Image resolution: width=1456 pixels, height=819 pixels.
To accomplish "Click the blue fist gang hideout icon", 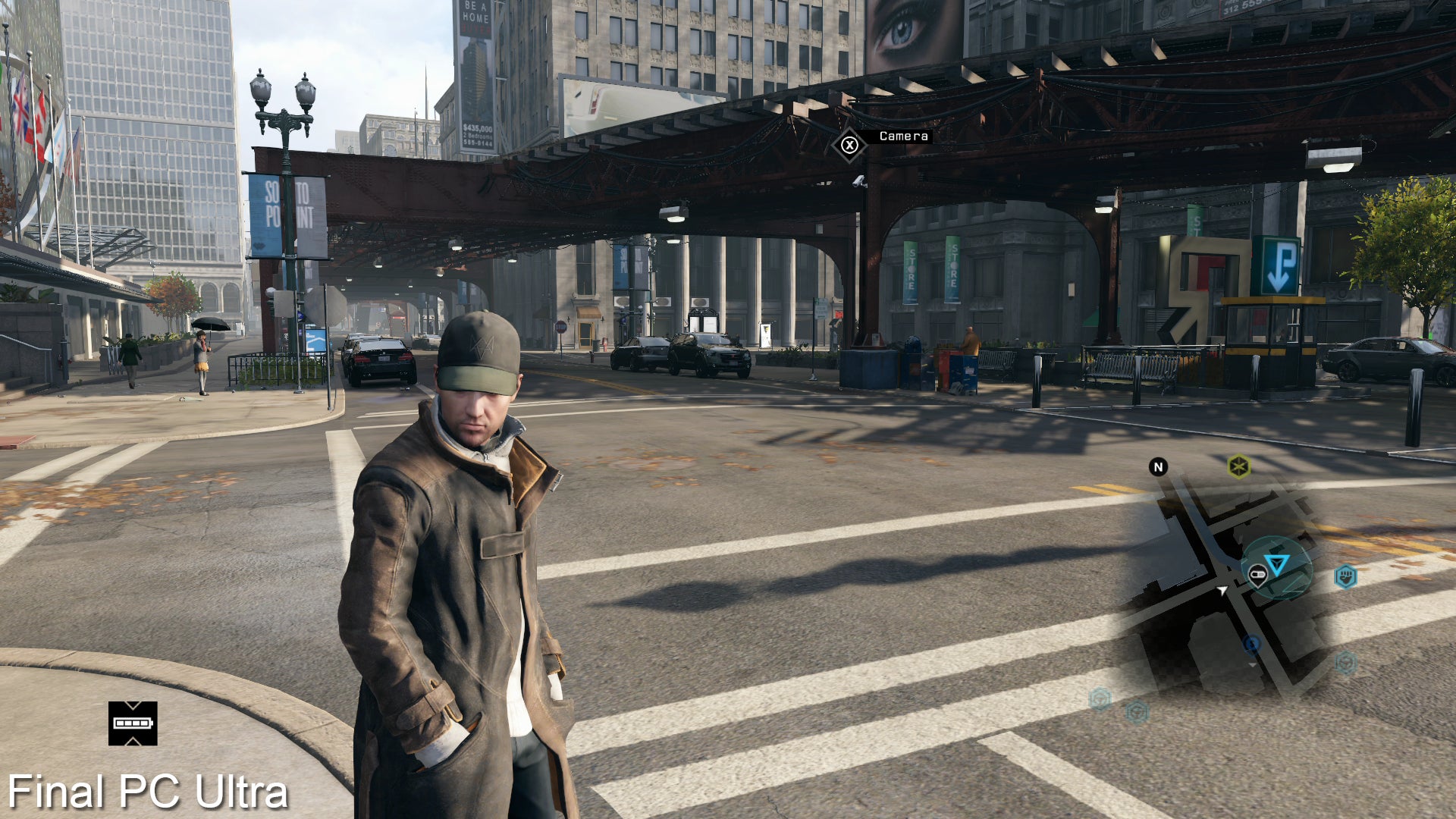I will [1346, 576].
